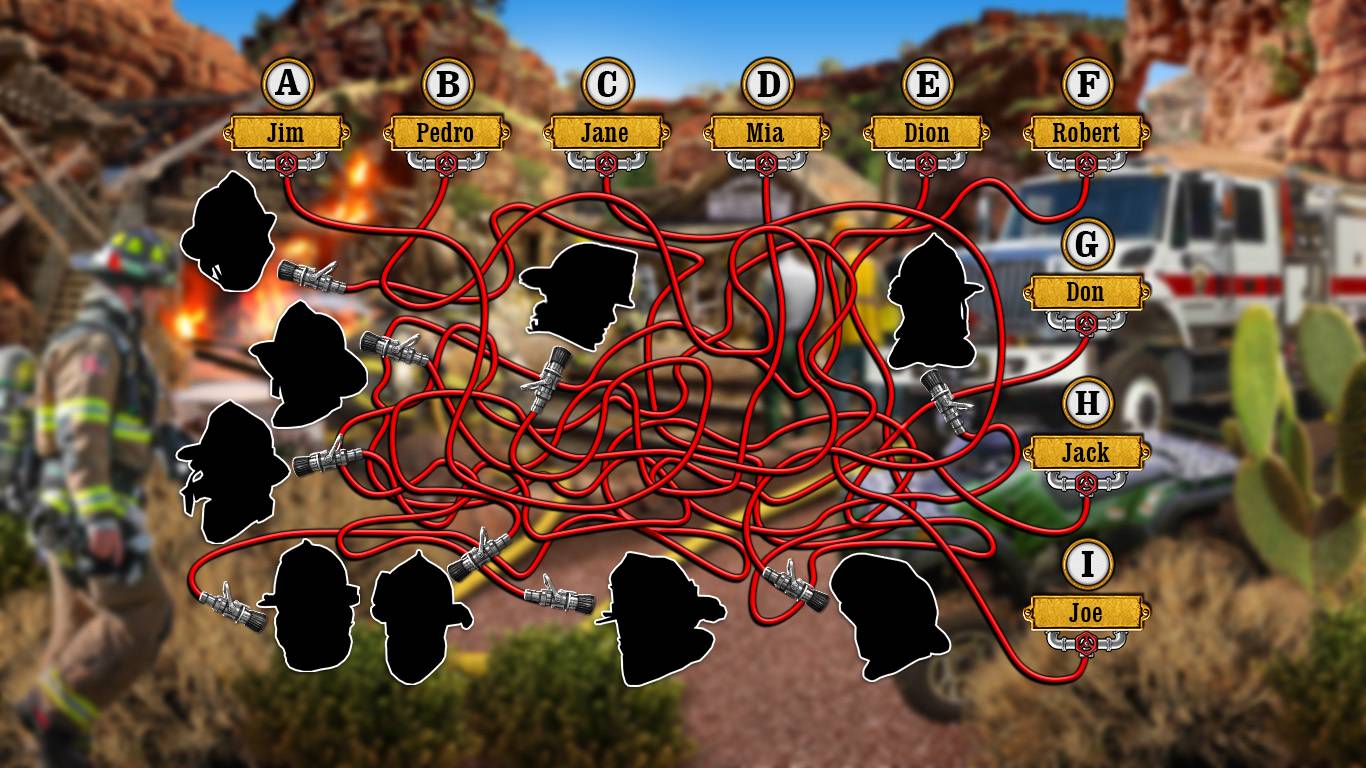This screenshot has height=768, width=1366.
Task: Click the Mia name plate
Action: 766,132
